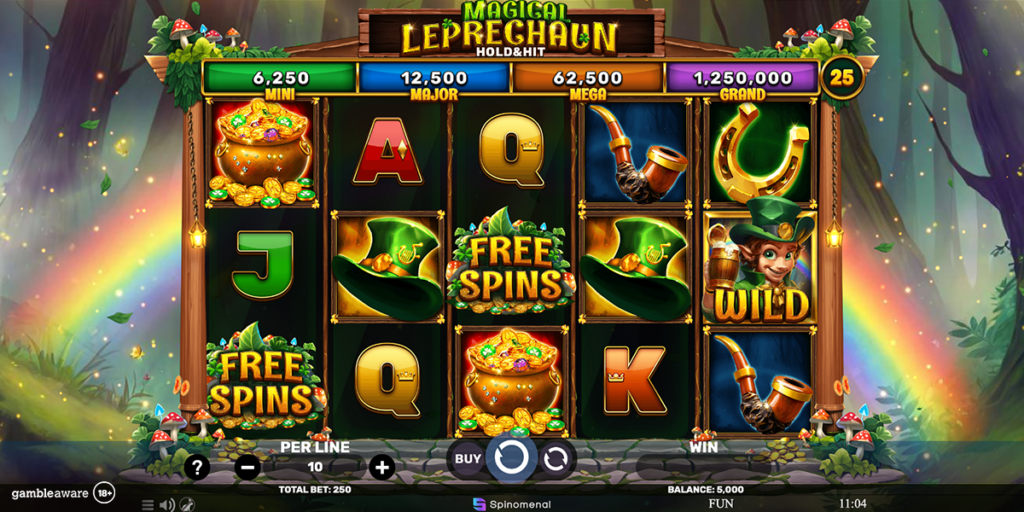Spin the reels with the central button

[512, 459]
